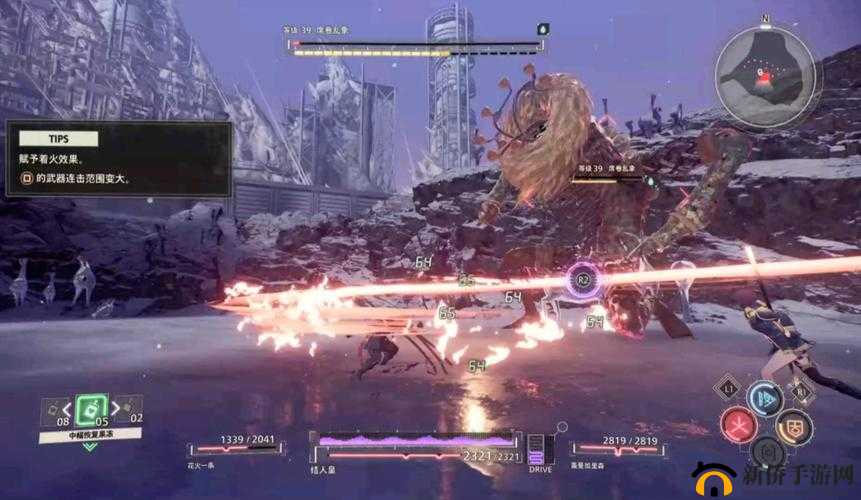The image size is (861, 500).
Task: Activate the orange shield-crest SAS skill icon
Action: 795,426
